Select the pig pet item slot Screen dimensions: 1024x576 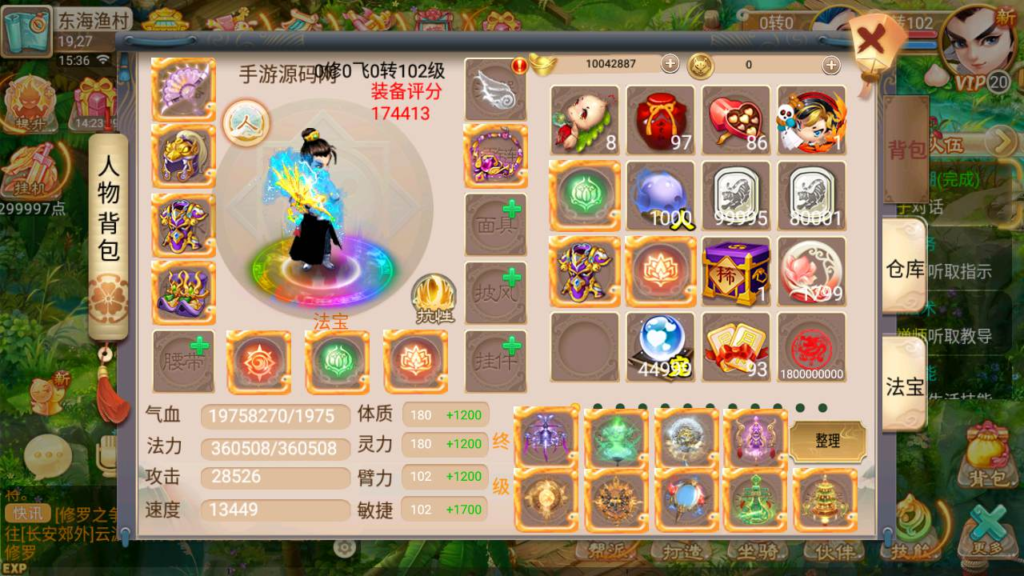pos(585,120)
